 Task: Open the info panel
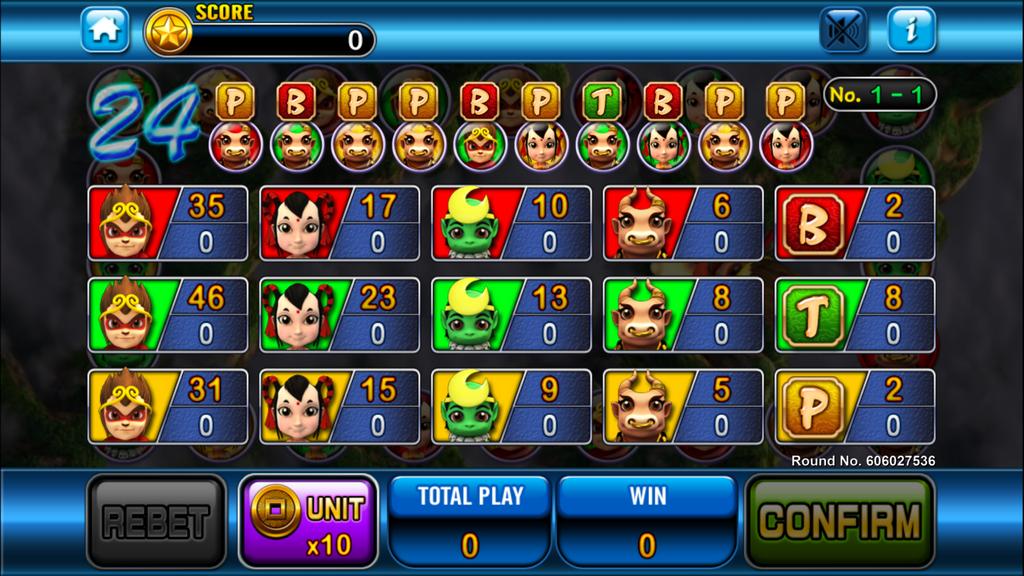tap(911, 30)
